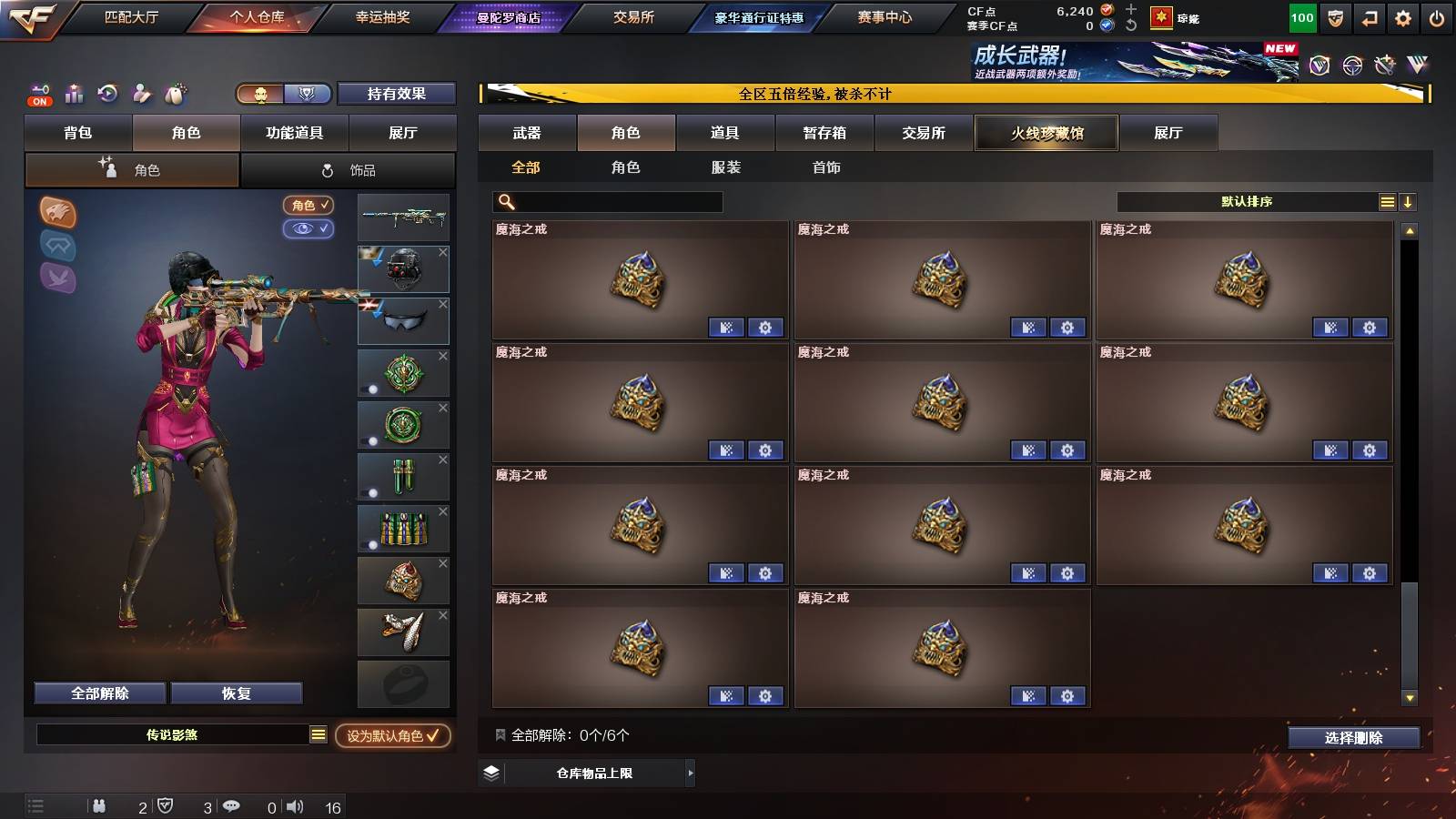This screenshot has height=819, width=1456.
Task: Open the 幸运抽奖 menu at the top
Action: 381,15
